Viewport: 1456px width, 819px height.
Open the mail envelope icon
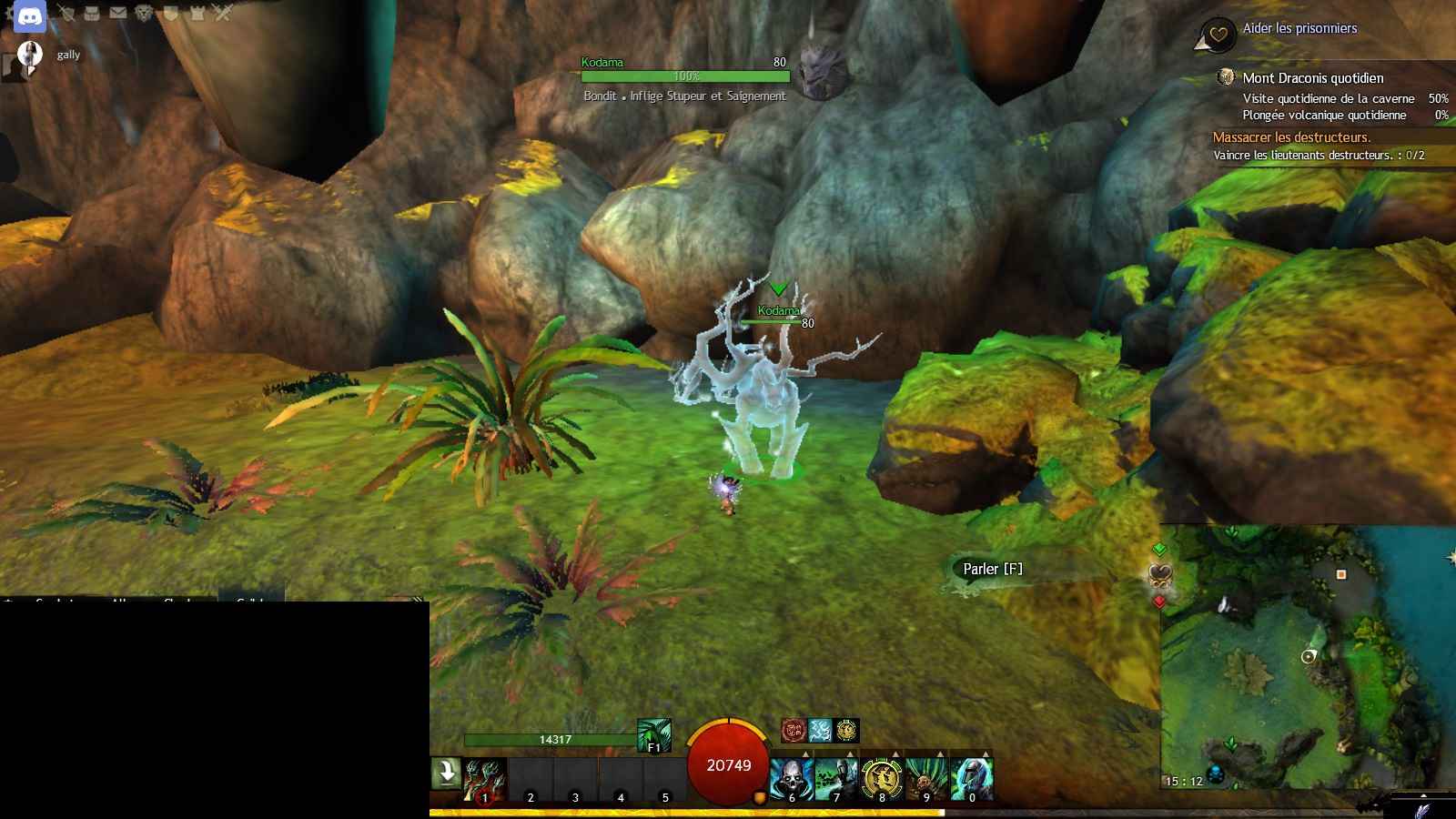tap(118, 13)
